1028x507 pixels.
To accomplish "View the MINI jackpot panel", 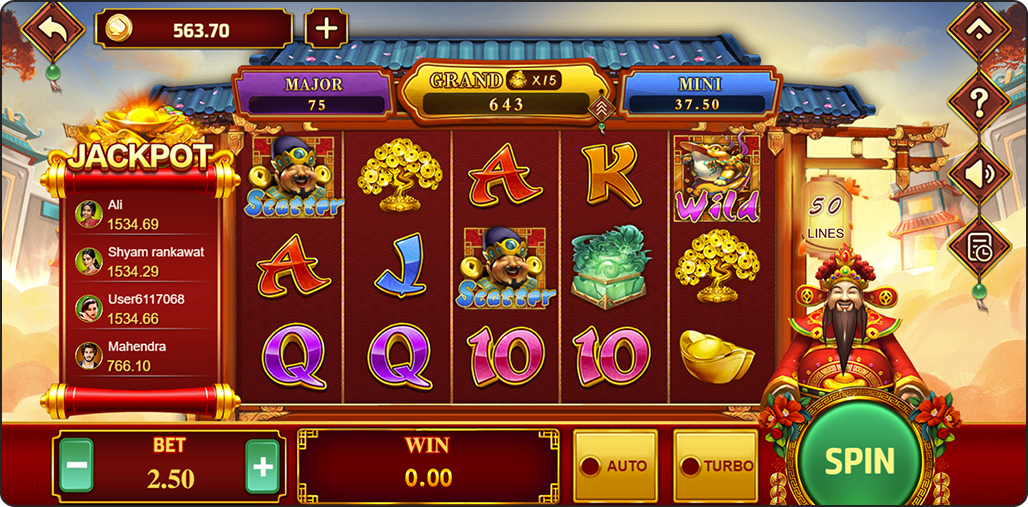I will (x=699, y=94).
